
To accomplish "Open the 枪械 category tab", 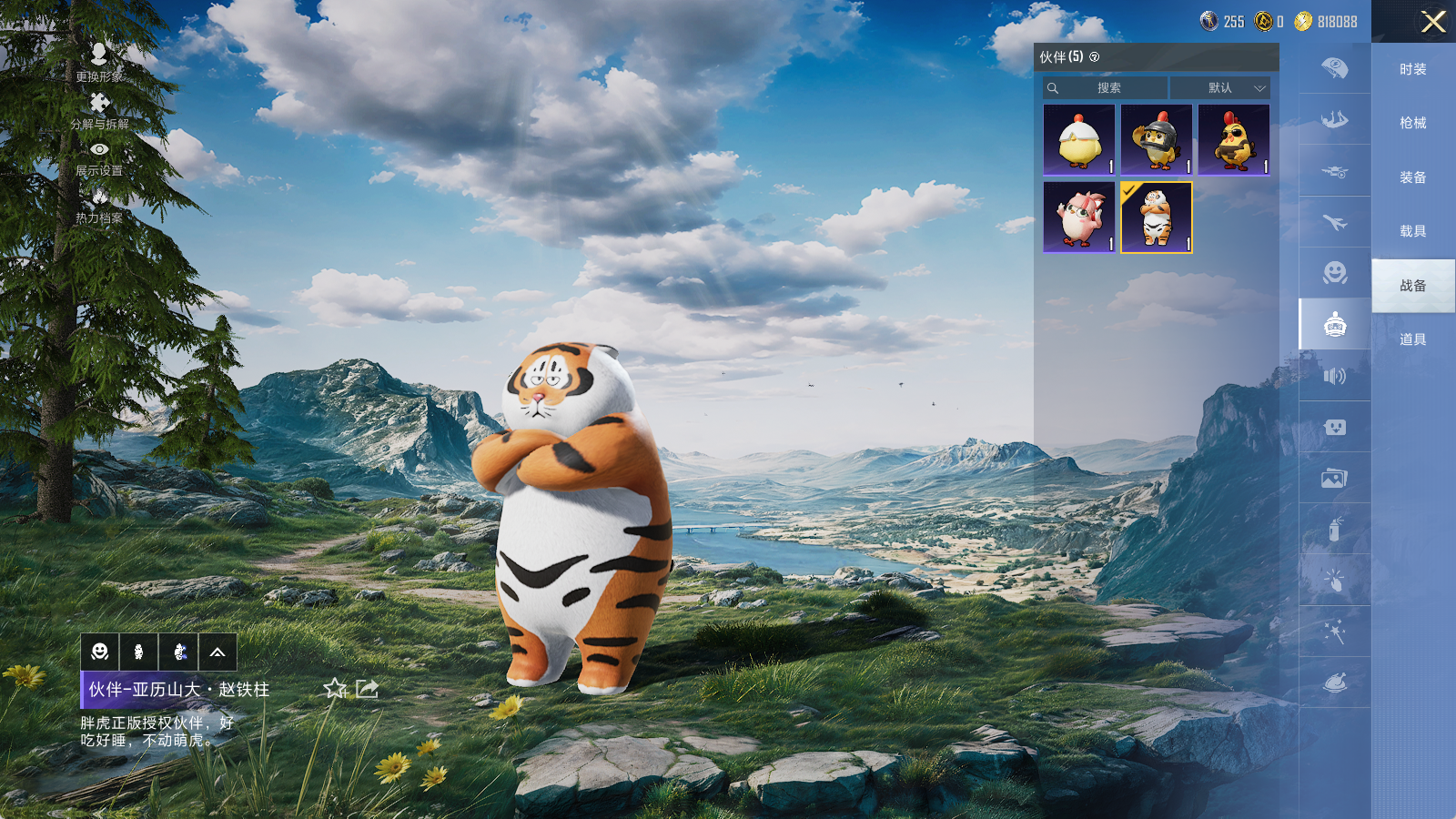I will click(1412, 123).
